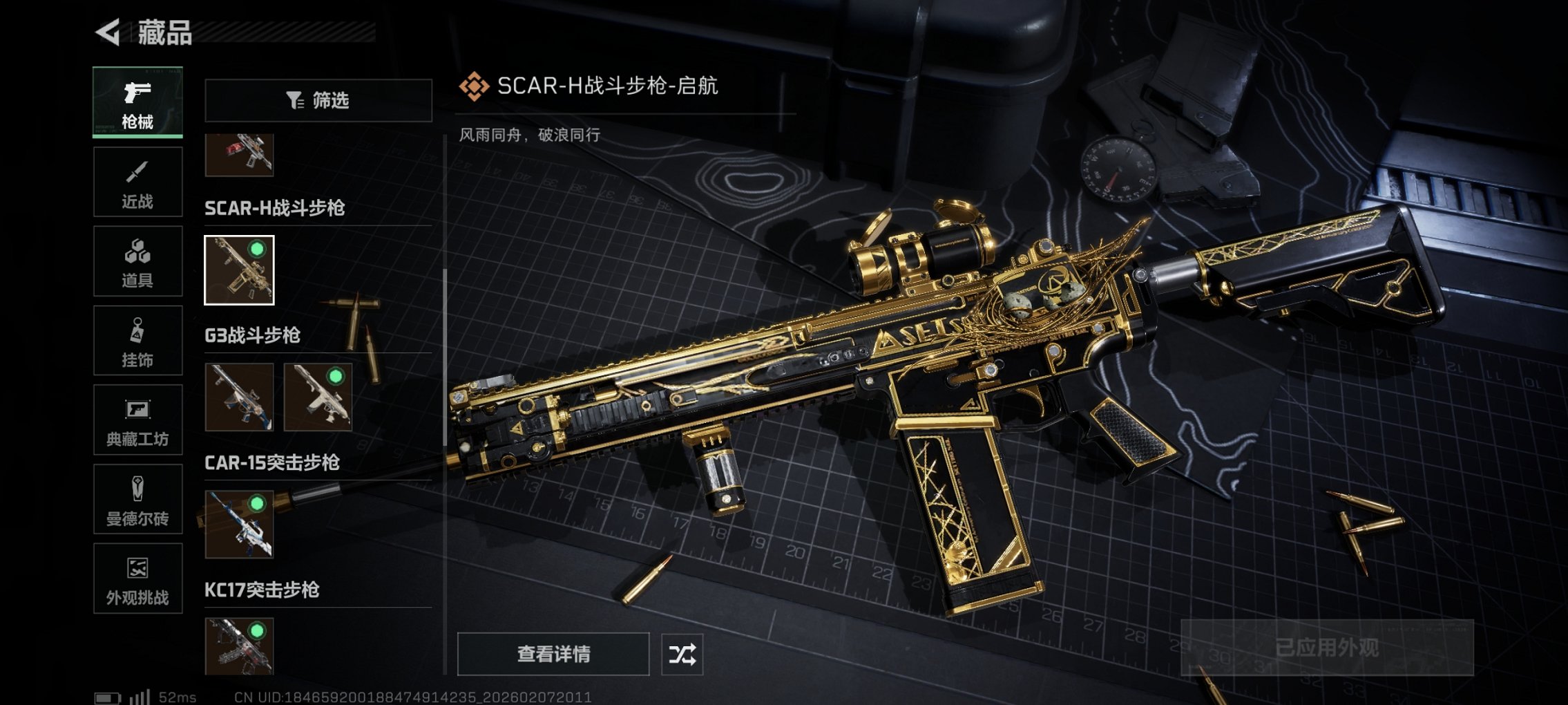1568x705 pixels.
Task: Click the shuffle appearance icon beside 查看详情
Action: coord(684,653)
